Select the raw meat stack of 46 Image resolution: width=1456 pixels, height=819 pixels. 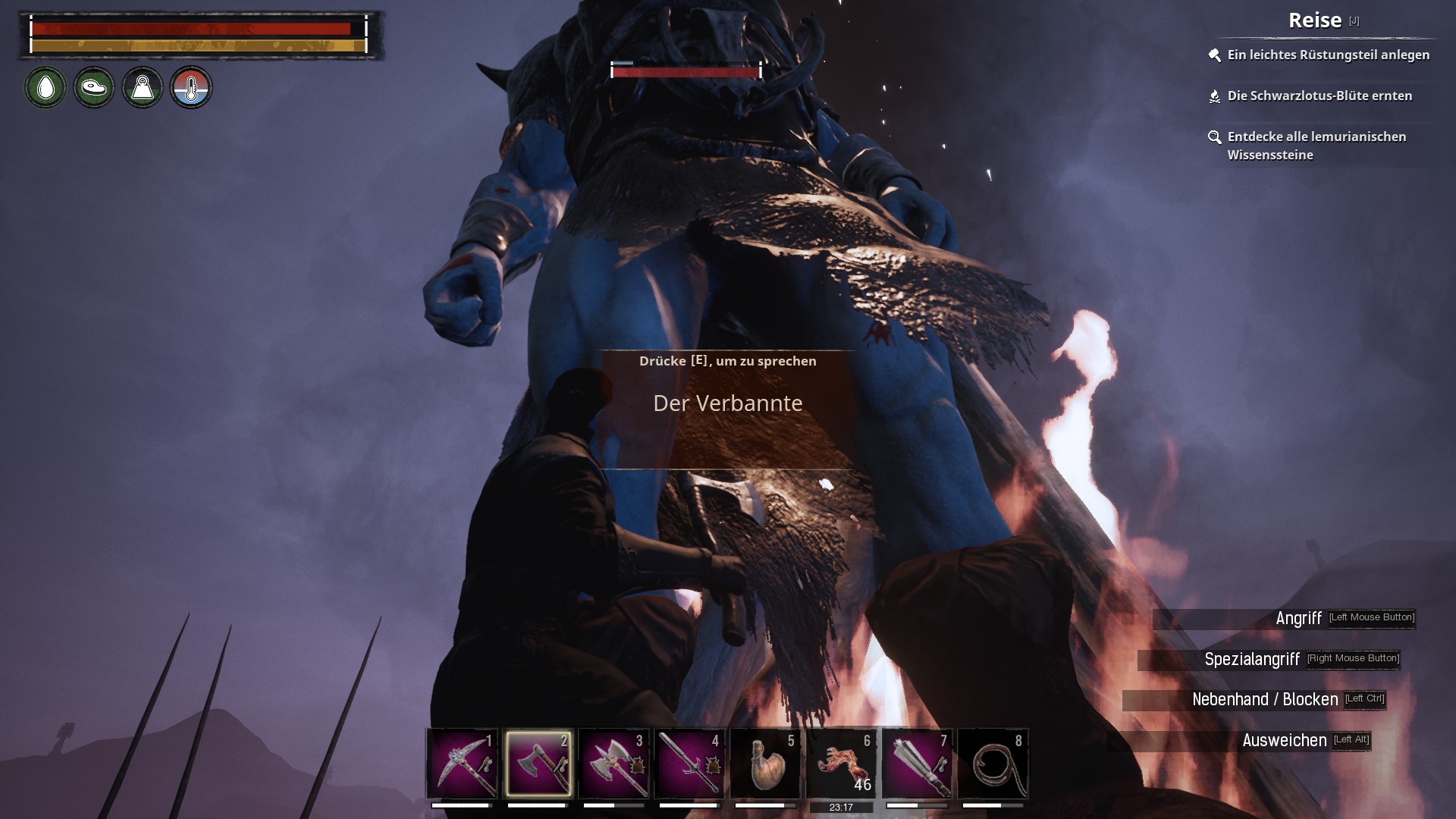[841, 763]
